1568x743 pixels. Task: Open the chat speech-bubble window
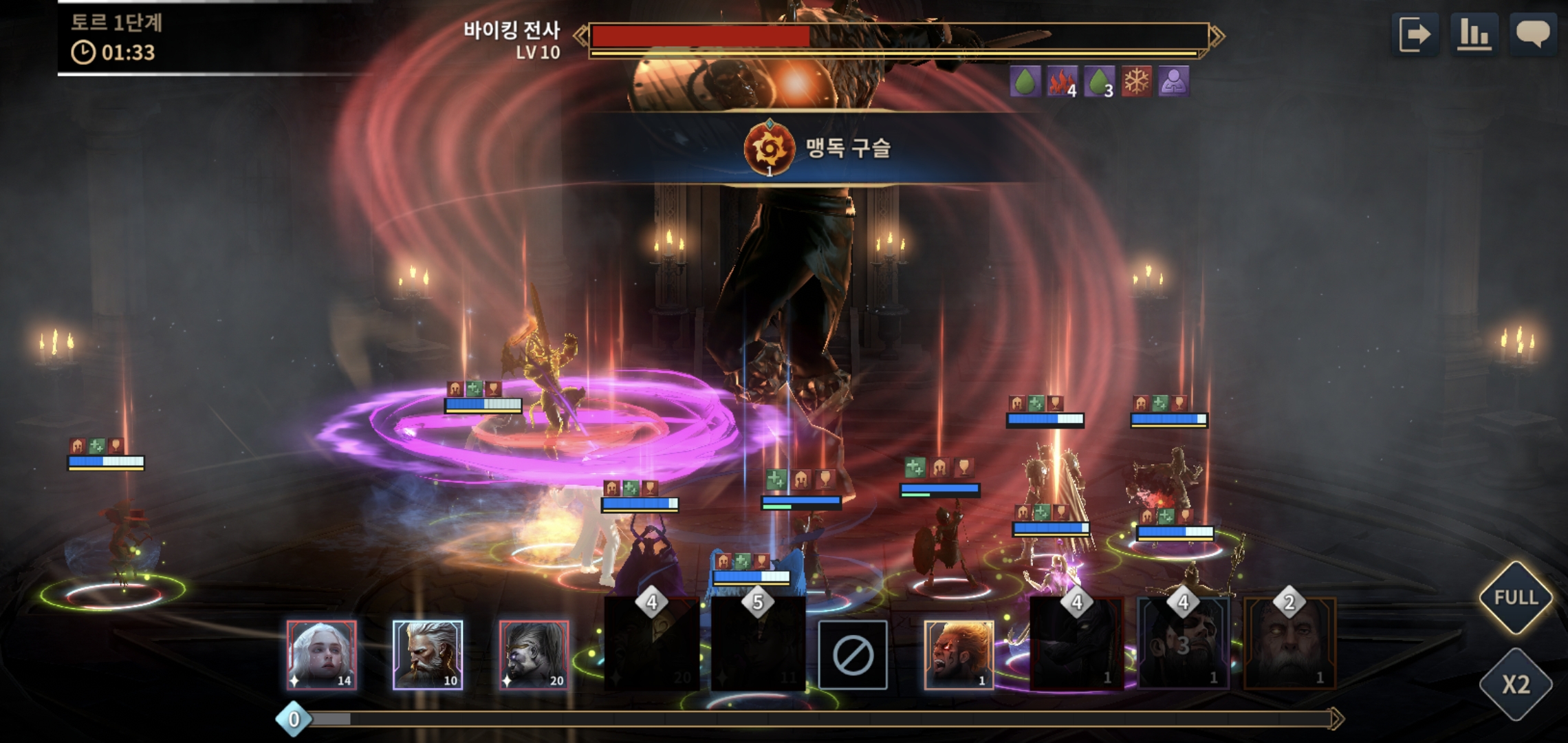(x=1533, y=34)
